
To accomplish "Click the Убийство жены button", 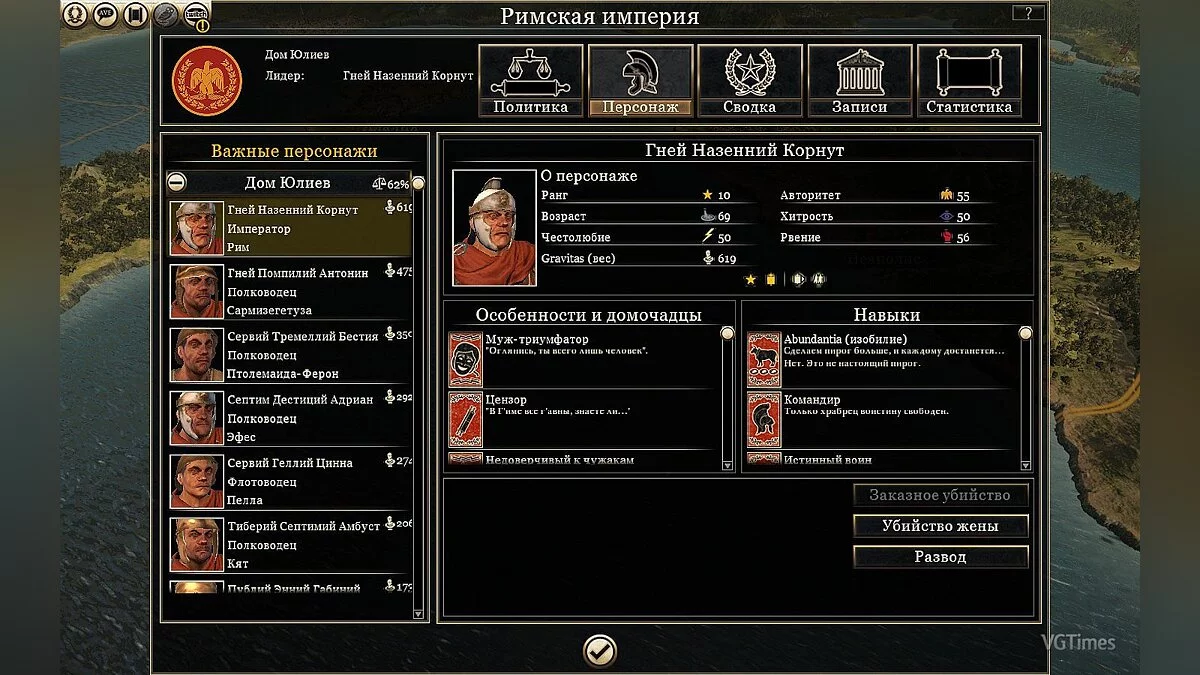I will [940, 526].
